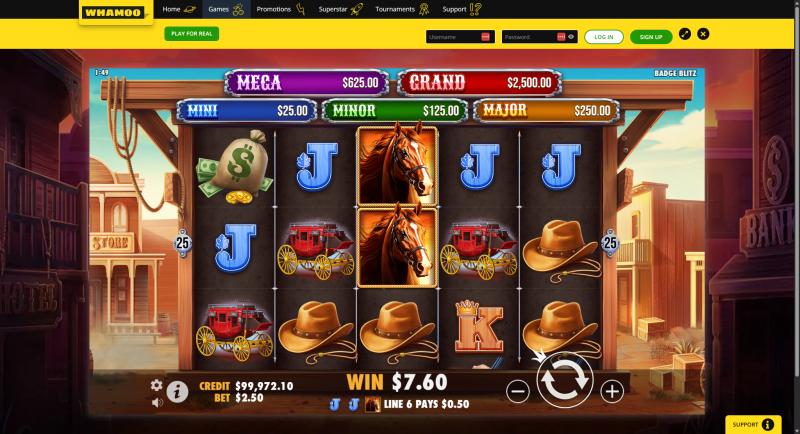
Task: Decrease the bet with the minus button
Action: click(x=518, y=391)
